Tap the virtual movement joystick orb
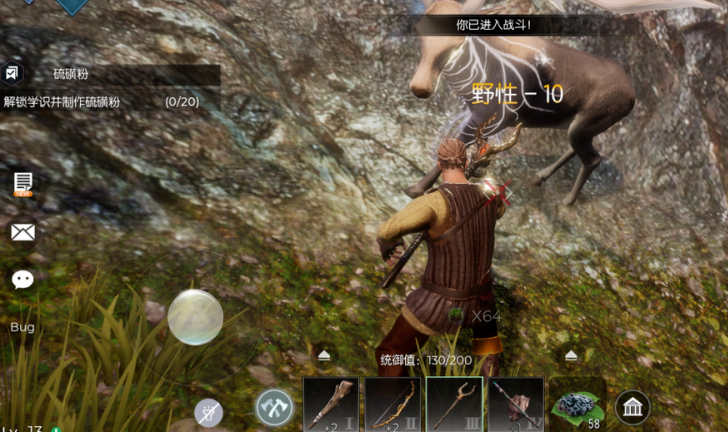Screen dimensions: 728x432 pos(195,317)
